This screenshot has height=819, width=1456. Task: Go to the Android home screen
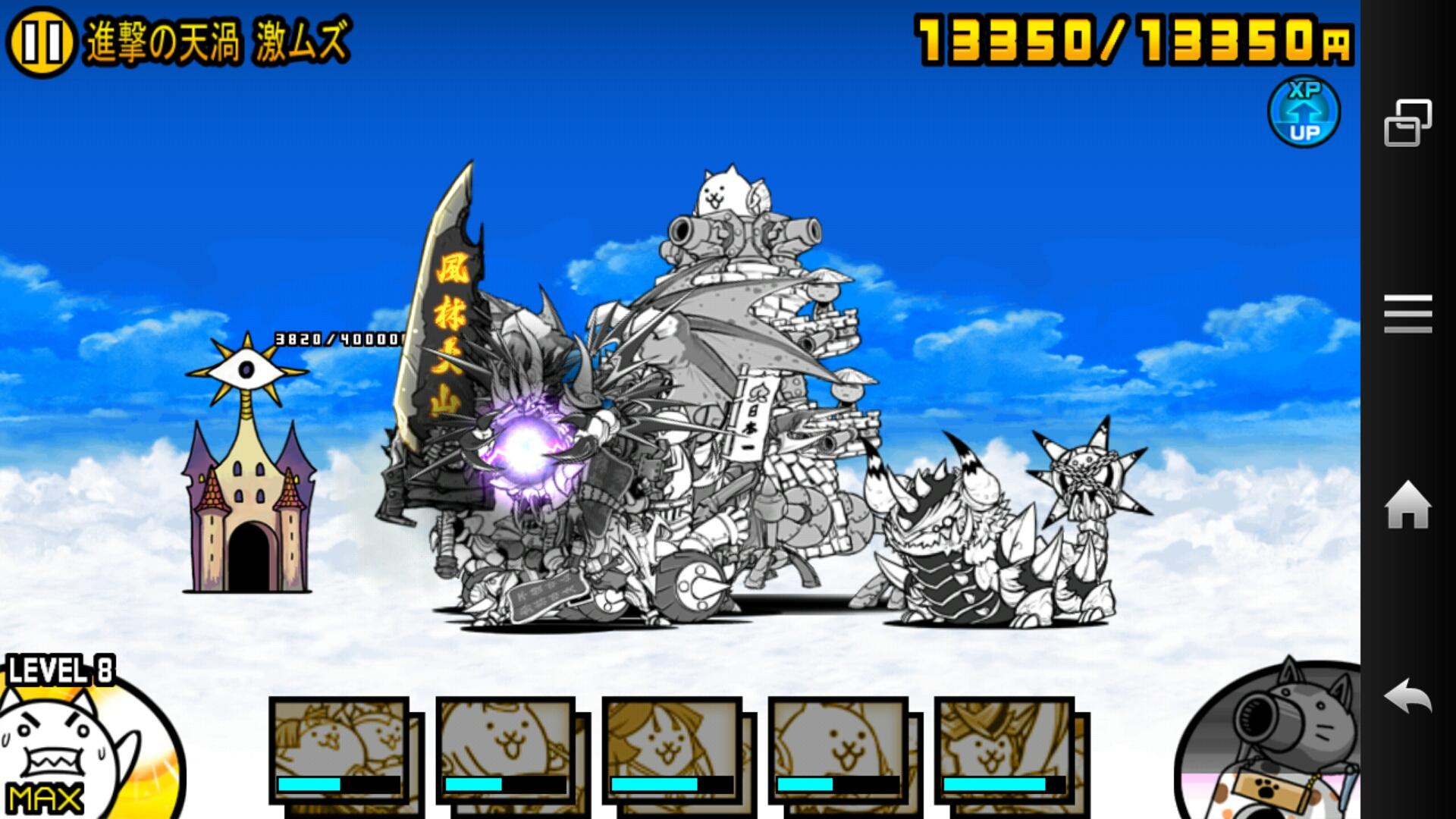tap(1408, 506)
